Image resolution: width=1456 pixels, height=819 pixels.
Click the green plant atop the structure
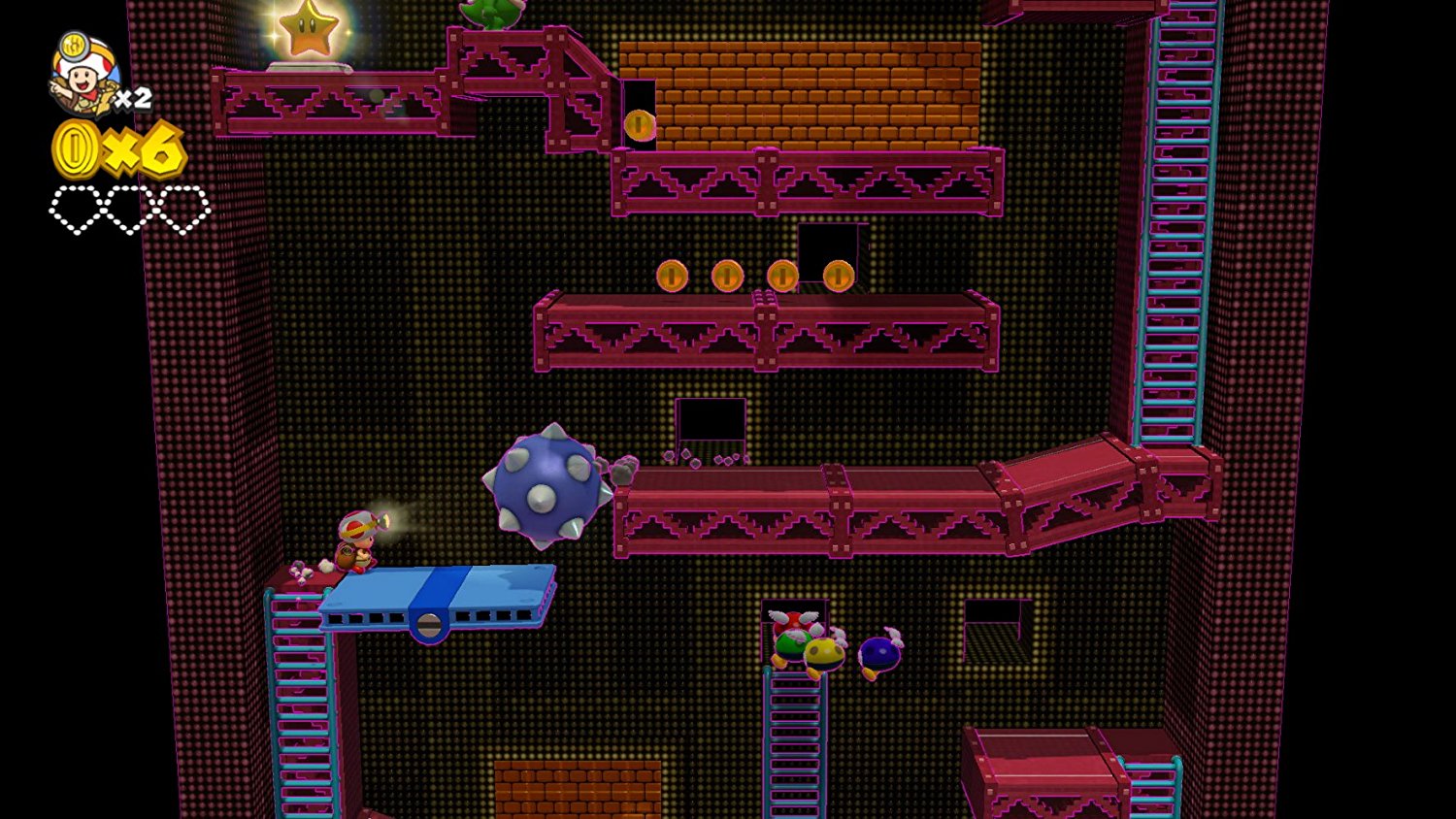pyautogui.click(x=490, y=14)
